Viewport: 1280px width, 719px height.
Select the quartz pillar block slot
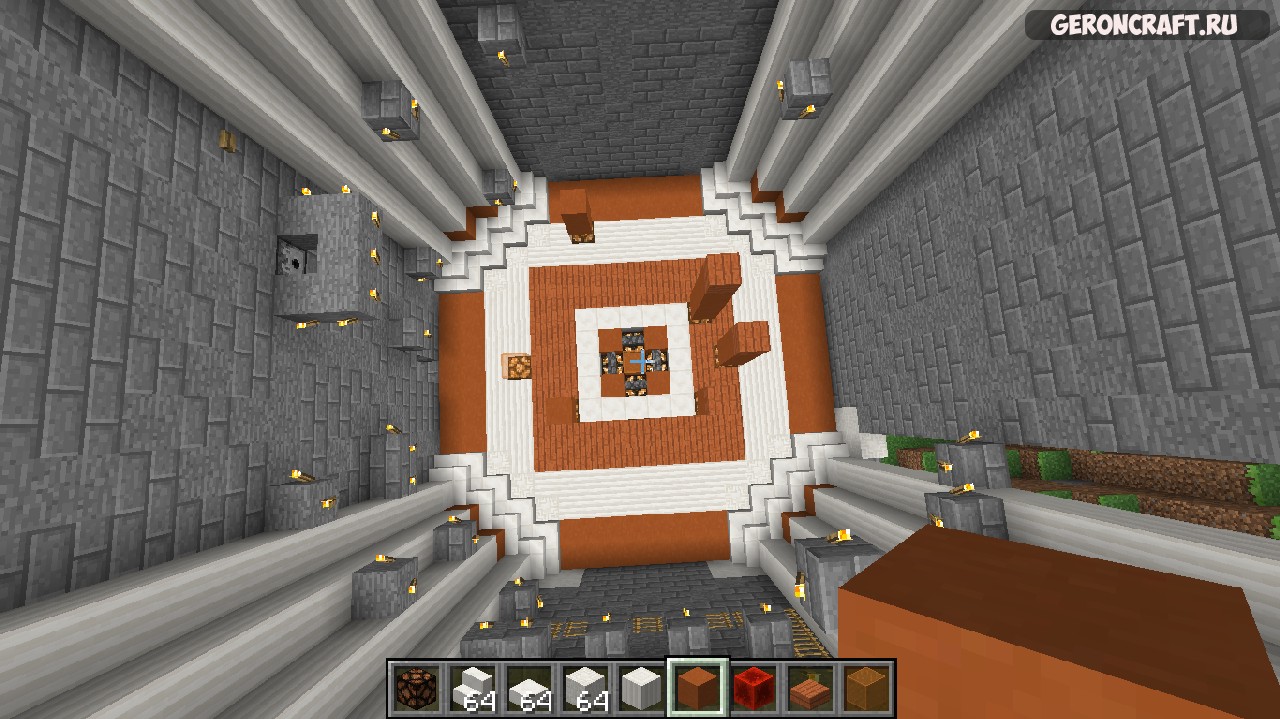tap(641, 688)
